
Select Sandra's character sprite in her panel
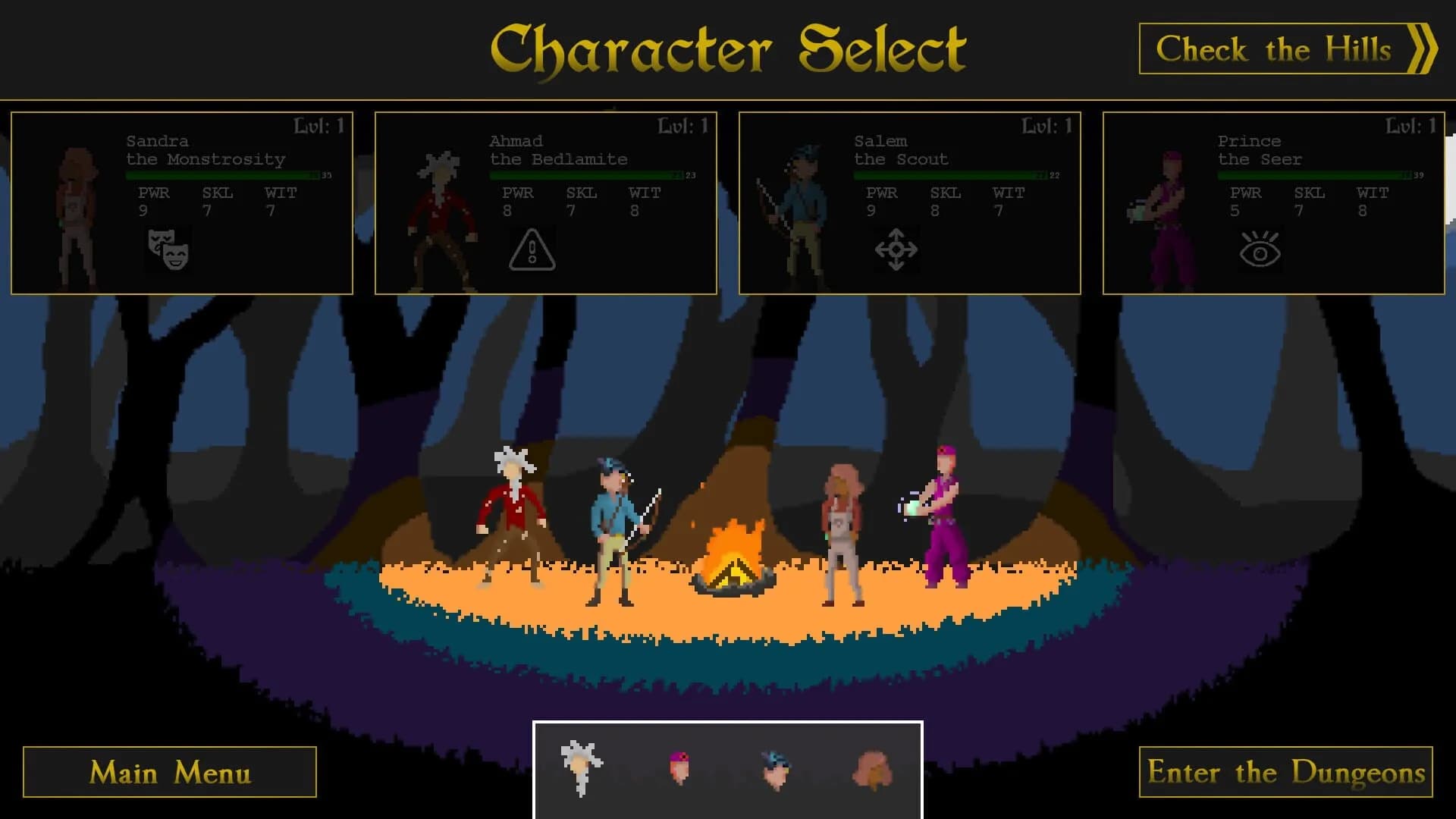pos(76,209)
